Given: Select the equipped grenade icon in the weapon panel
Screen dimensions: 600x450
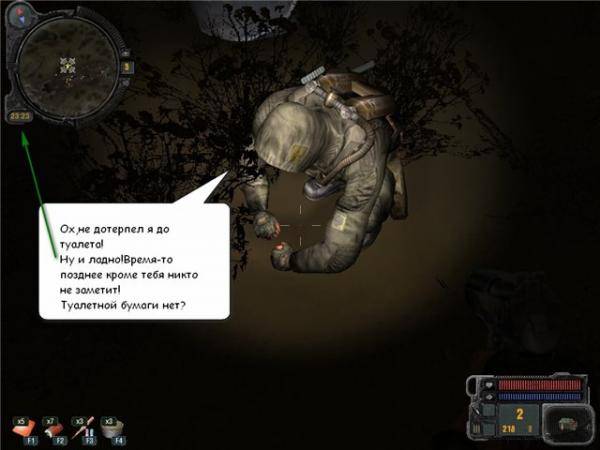Looking at the screenshot, I should [565, 423].
